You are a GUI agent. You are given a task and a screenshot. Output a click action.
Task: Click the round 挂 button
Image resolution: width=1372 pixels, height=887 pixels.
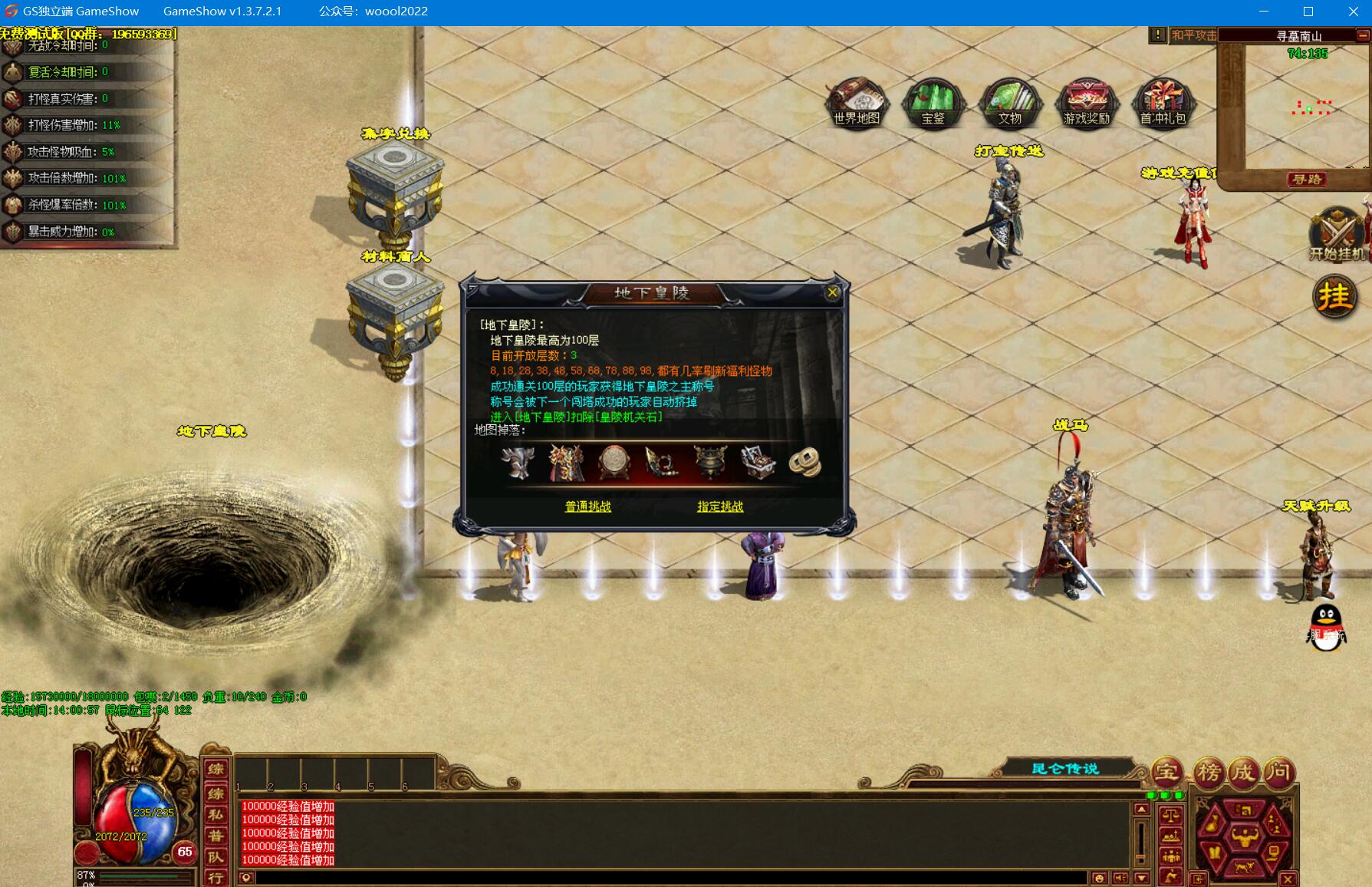(1335, 296)
